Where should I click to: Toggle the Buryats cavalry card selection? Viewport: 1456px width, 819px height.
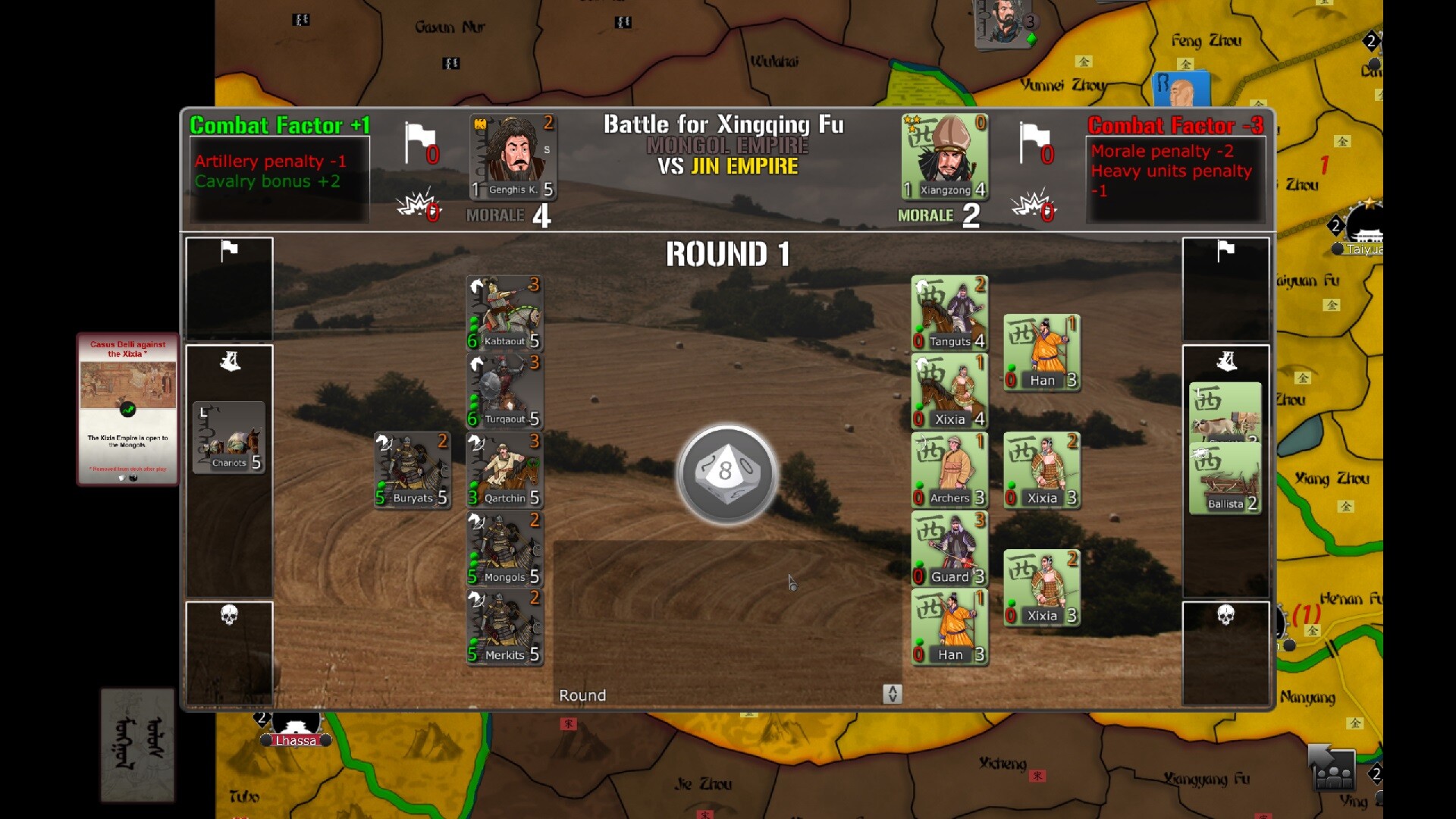click(x=412, y=469)
